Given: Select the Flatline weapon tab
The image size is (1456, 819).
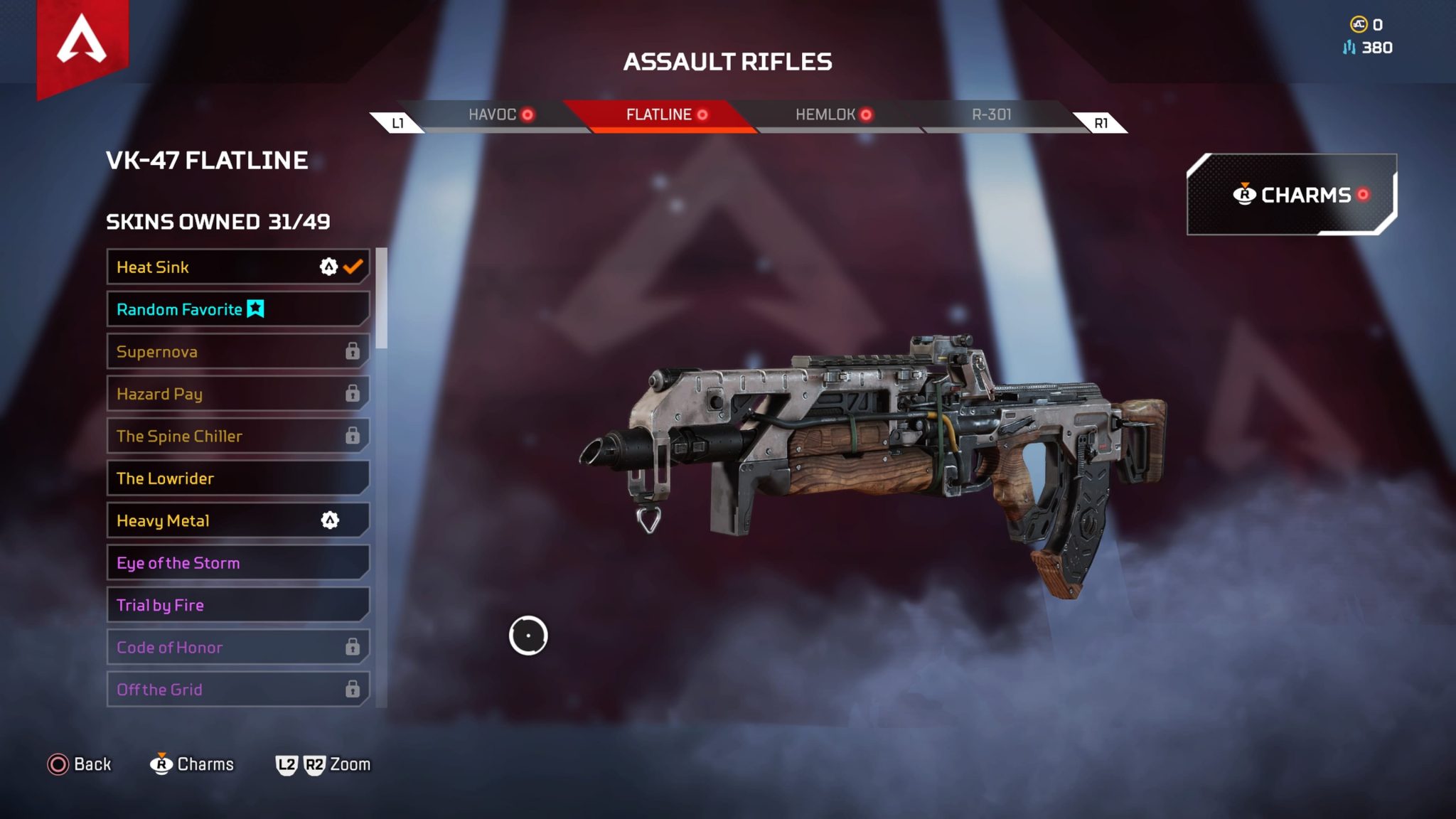Looking at the screenshot, I should coord(665,115).
